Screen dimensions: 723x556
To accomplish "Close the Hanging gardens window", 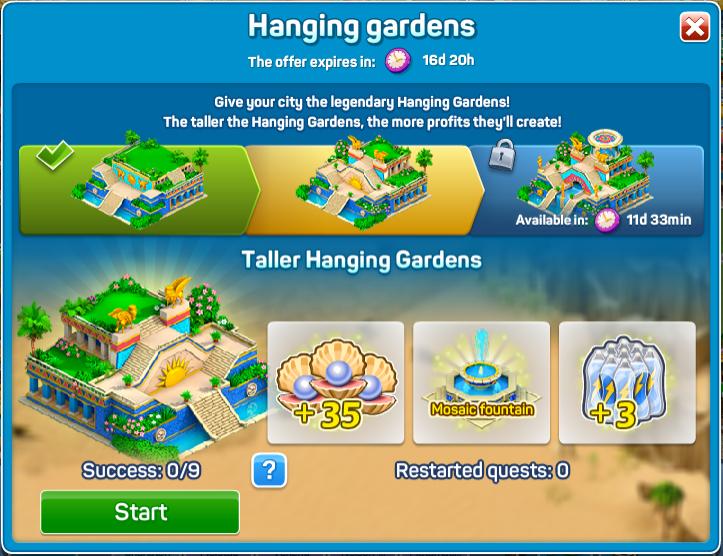I will 694,27.
